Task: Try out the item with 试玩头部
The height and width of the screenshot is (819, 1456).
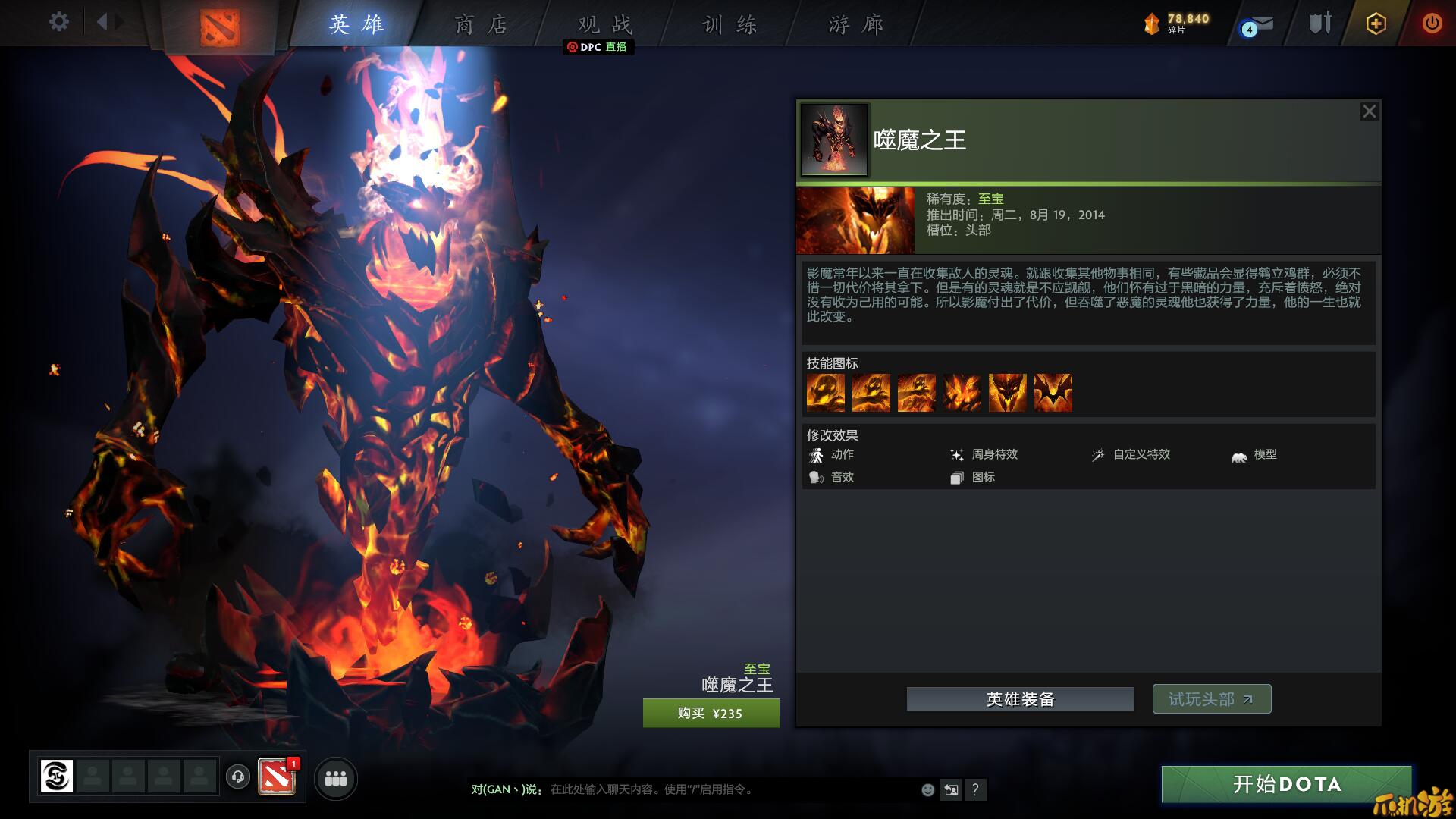Action: [x=1211, y=699]
